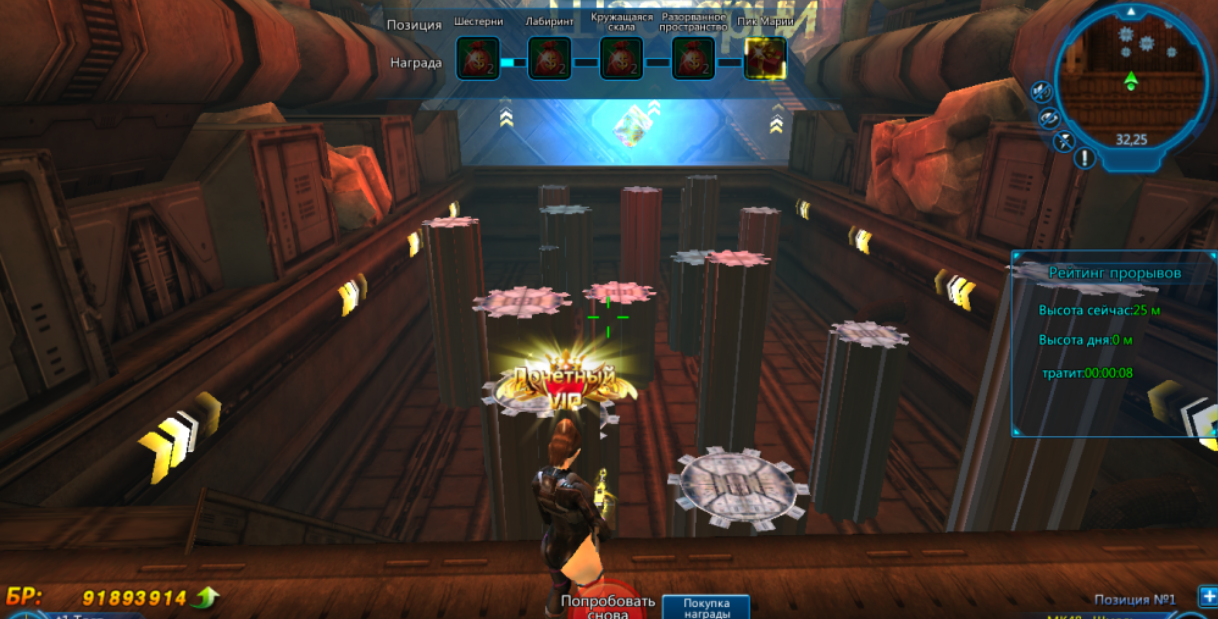Select the Шестерни stage reward bag
Image resolution: width=1218 pixels, height=619 pixels.
[477, 58]
